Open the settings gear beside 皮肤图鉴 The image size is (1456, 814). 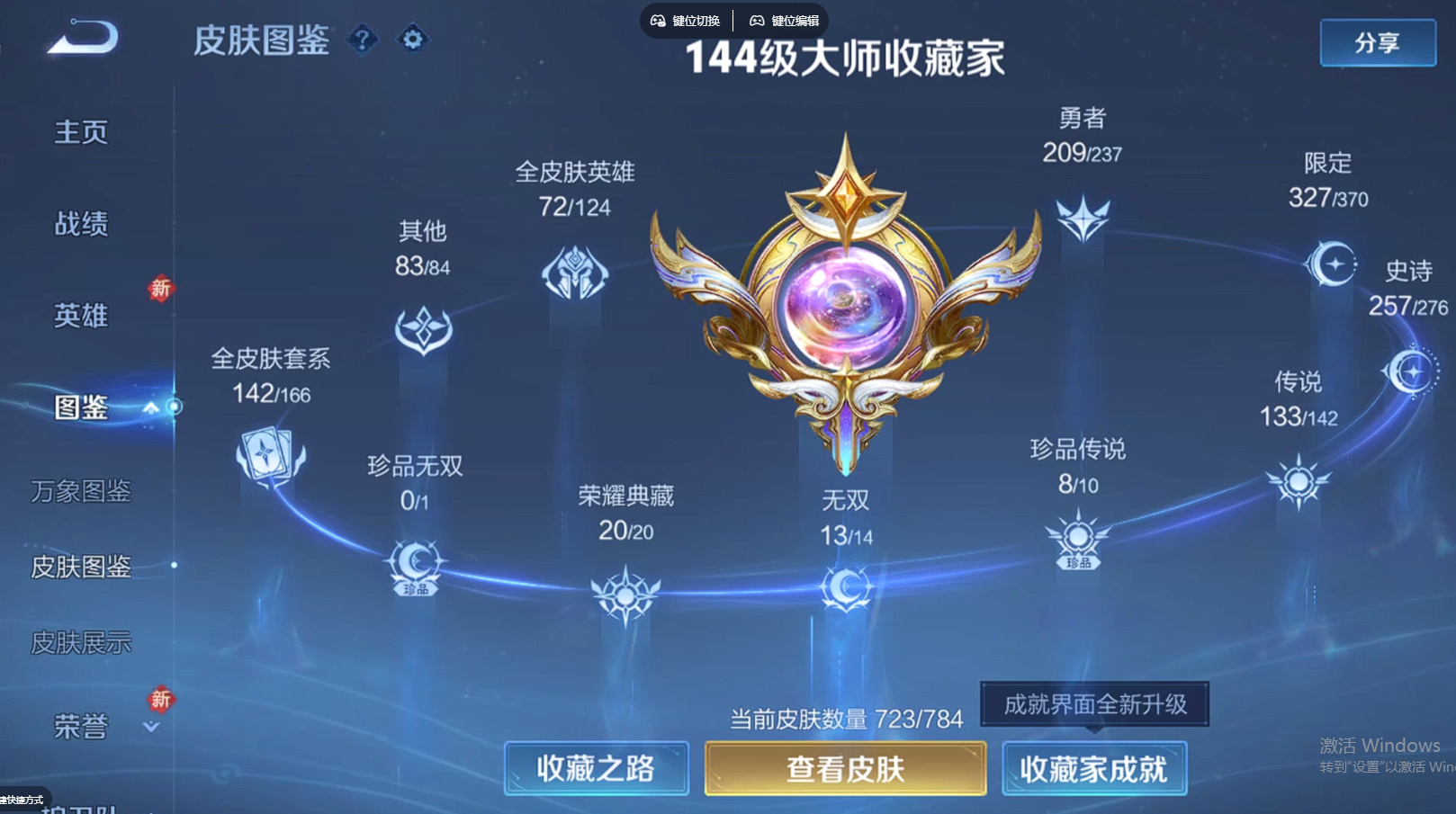point(412,40)
